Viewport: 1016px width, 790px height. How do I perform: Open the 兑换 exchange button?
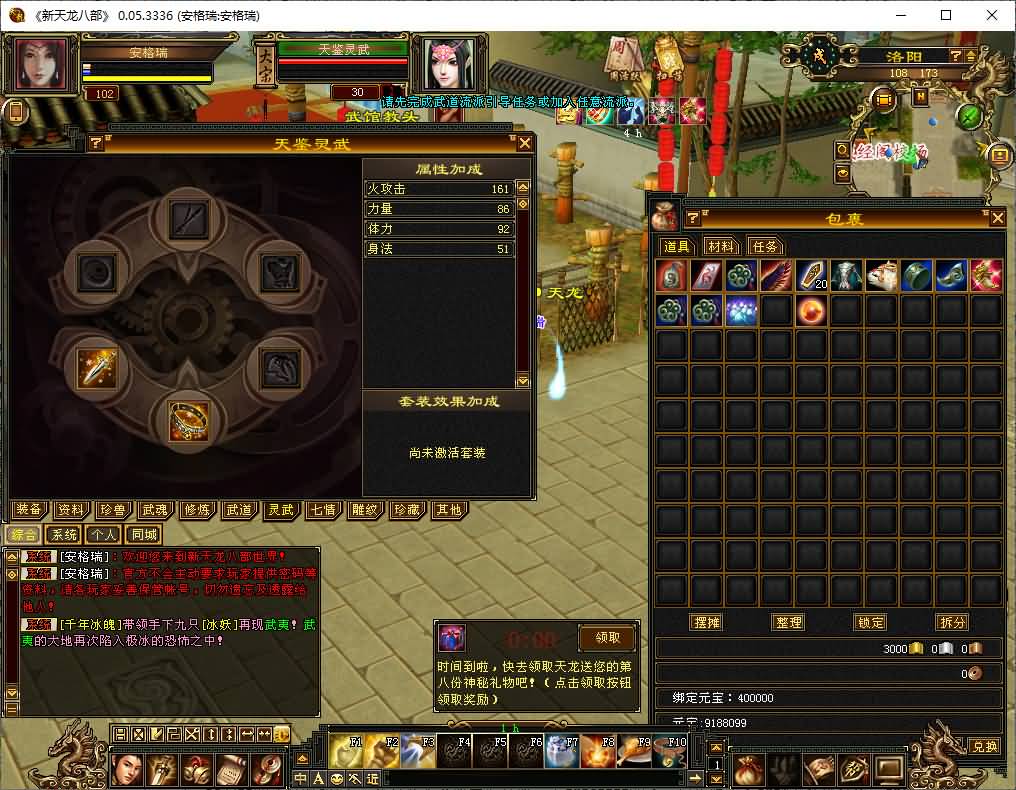click(x=984, y=746)
